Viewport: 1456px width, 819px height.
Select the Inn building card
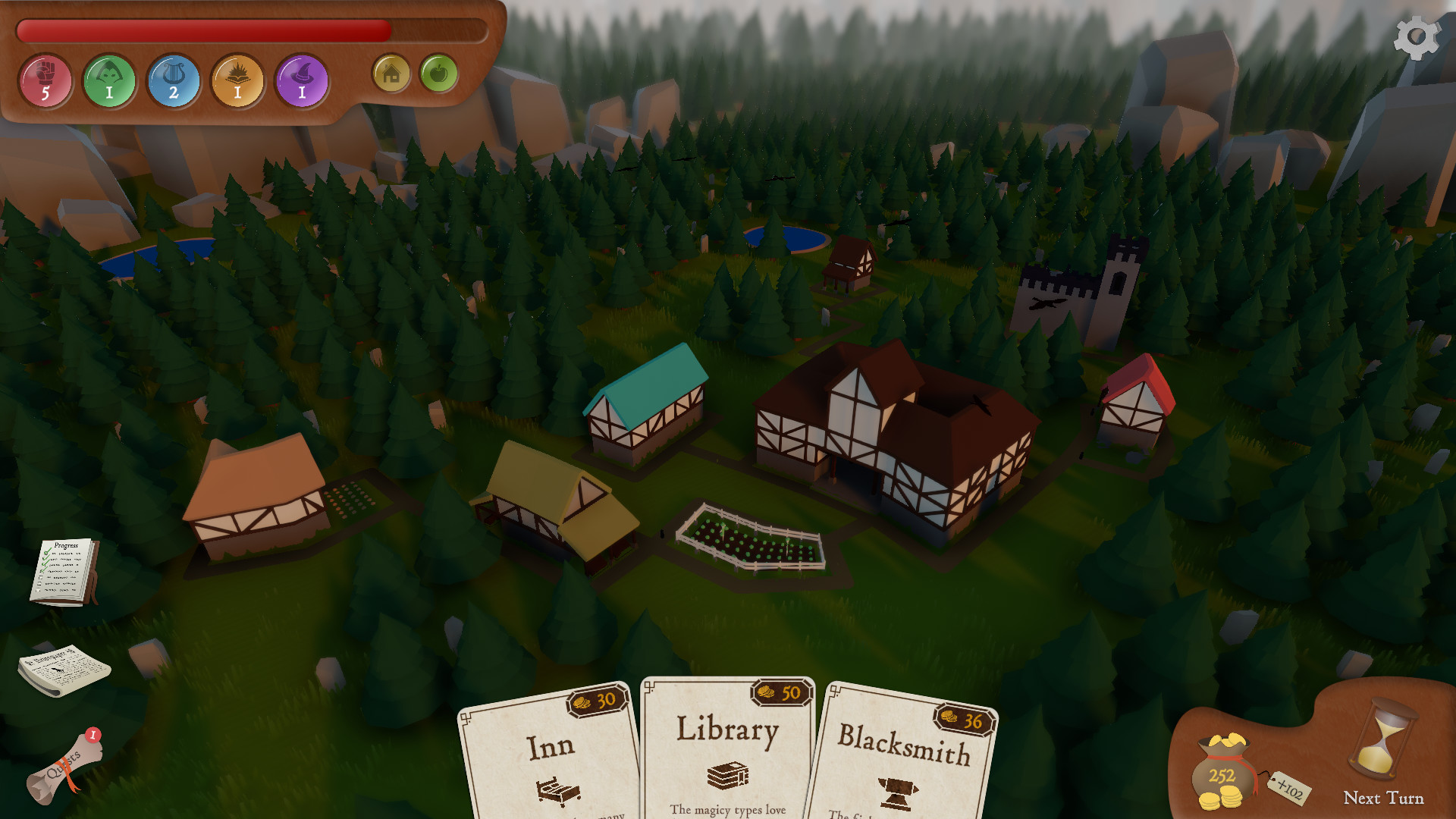[x=551, y=758]
